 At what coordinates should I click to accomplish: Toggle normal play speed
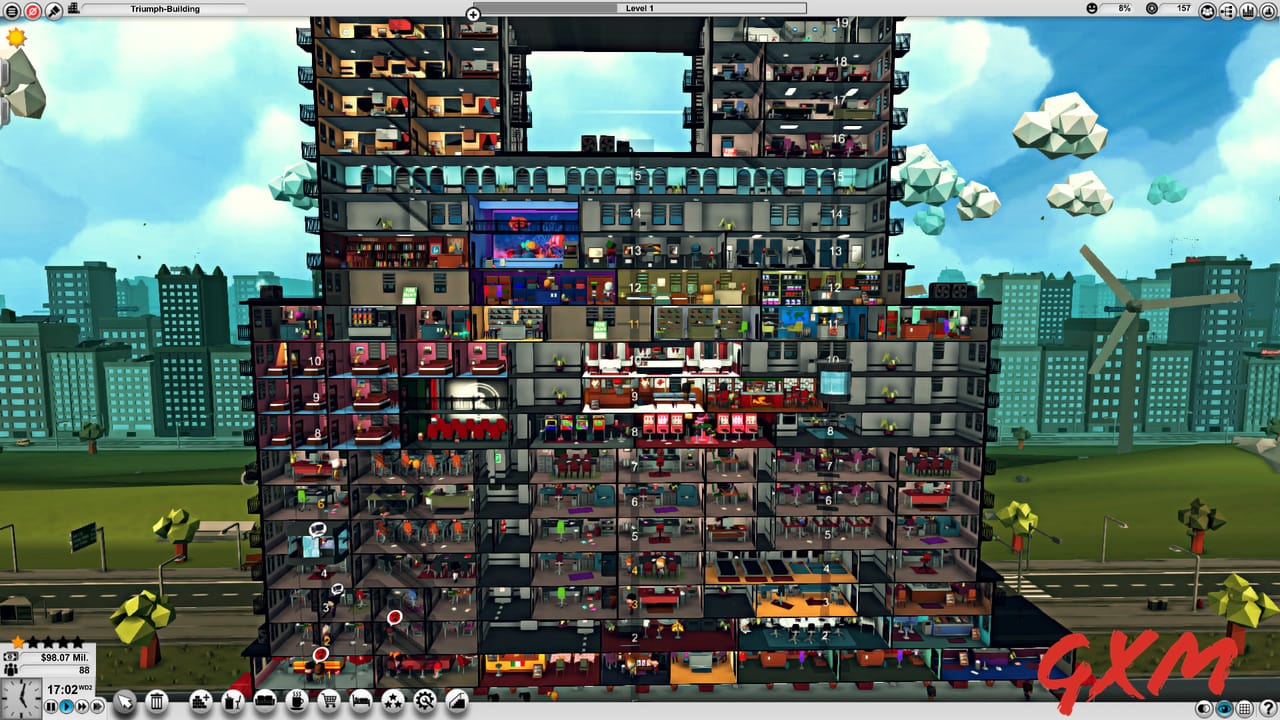coord(66,706)
